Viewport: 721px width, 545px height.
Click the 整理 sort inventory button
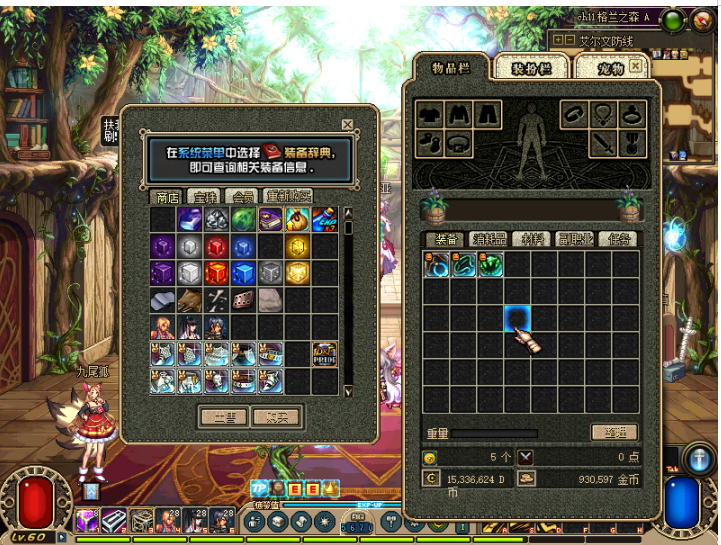pos(613,432)
